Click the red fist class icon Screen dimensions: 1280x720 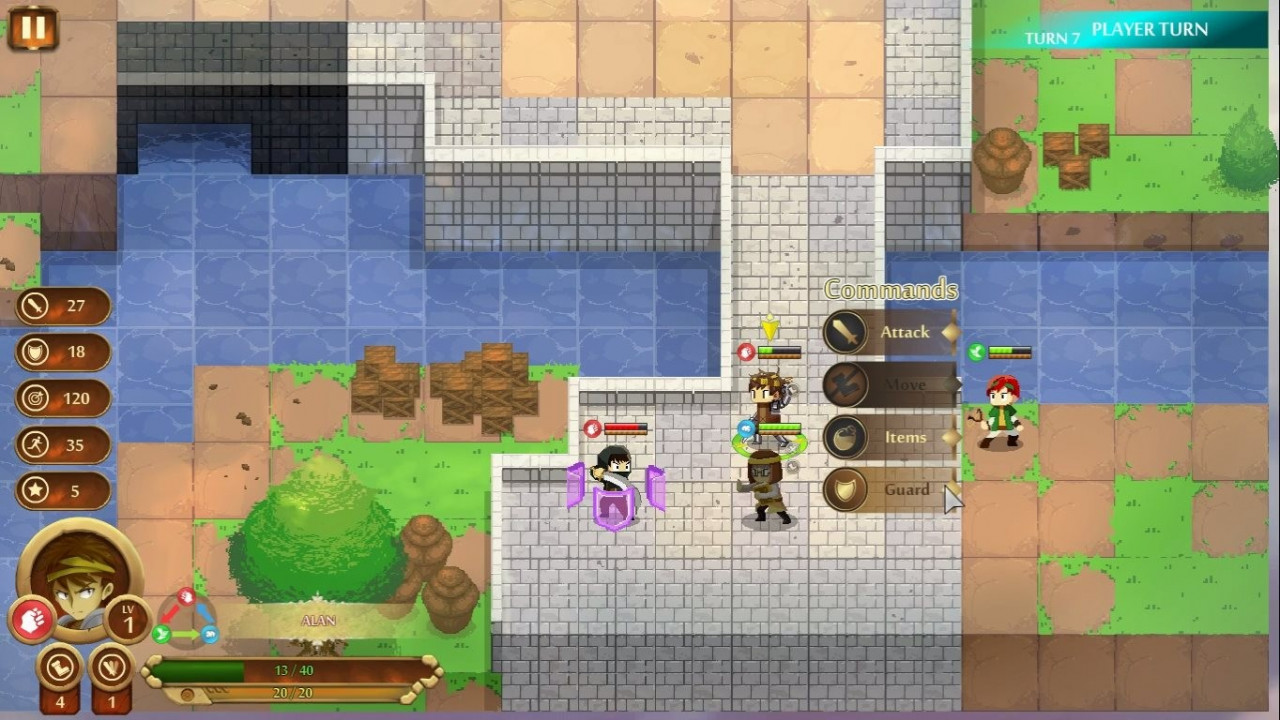pyautogui.click(x=32, y=620)
